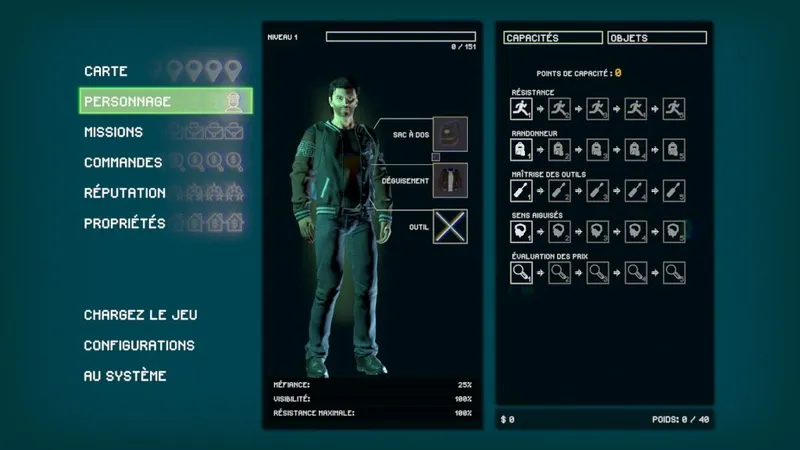The height and width of the screenshot is (450, 800).
Task: Open the Propriétés menu entry
Action: (x=125, y=223)
